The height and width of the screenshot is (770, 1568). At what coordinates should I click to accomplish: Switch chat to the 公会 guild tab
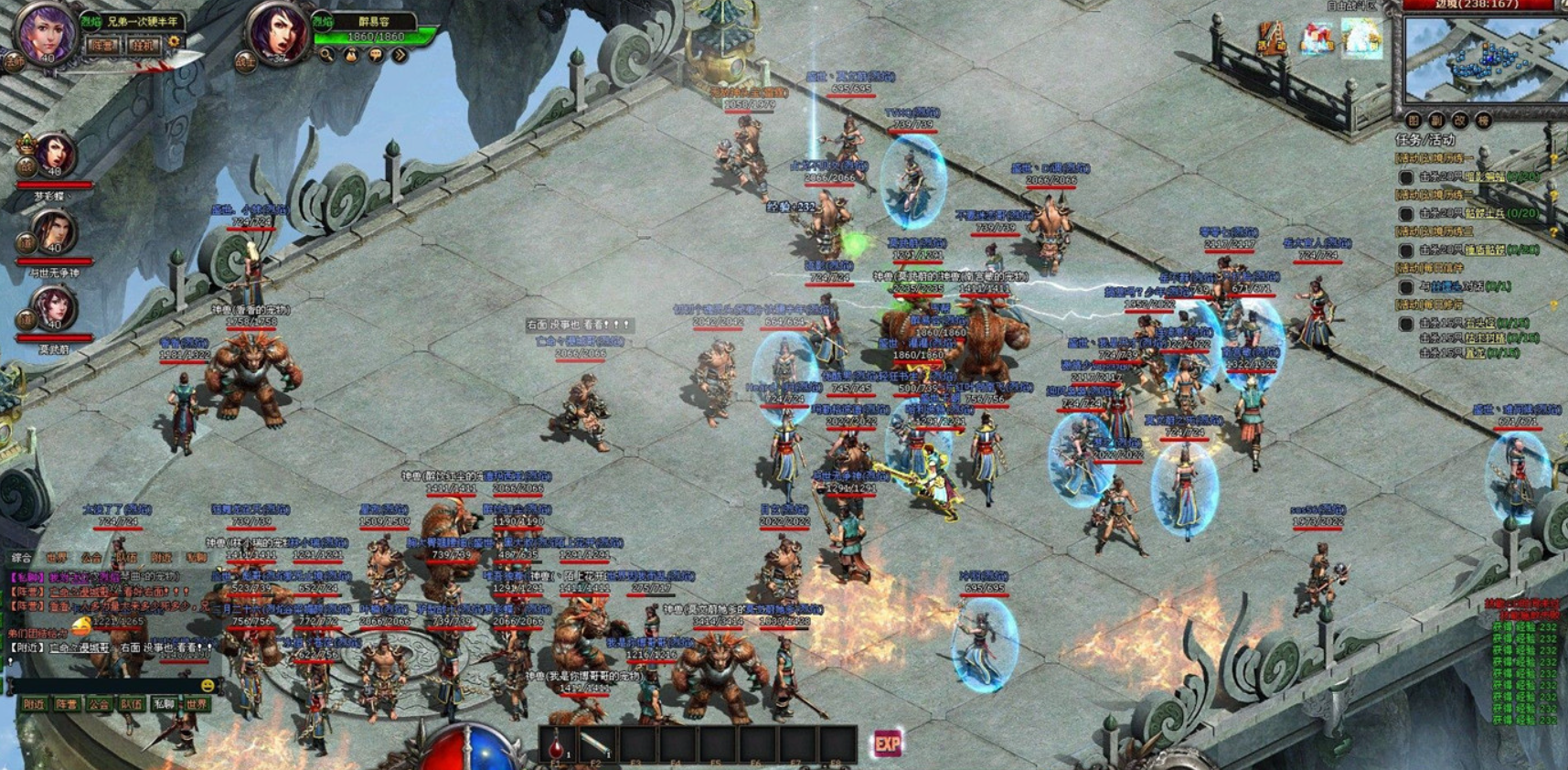click(91, 557)
